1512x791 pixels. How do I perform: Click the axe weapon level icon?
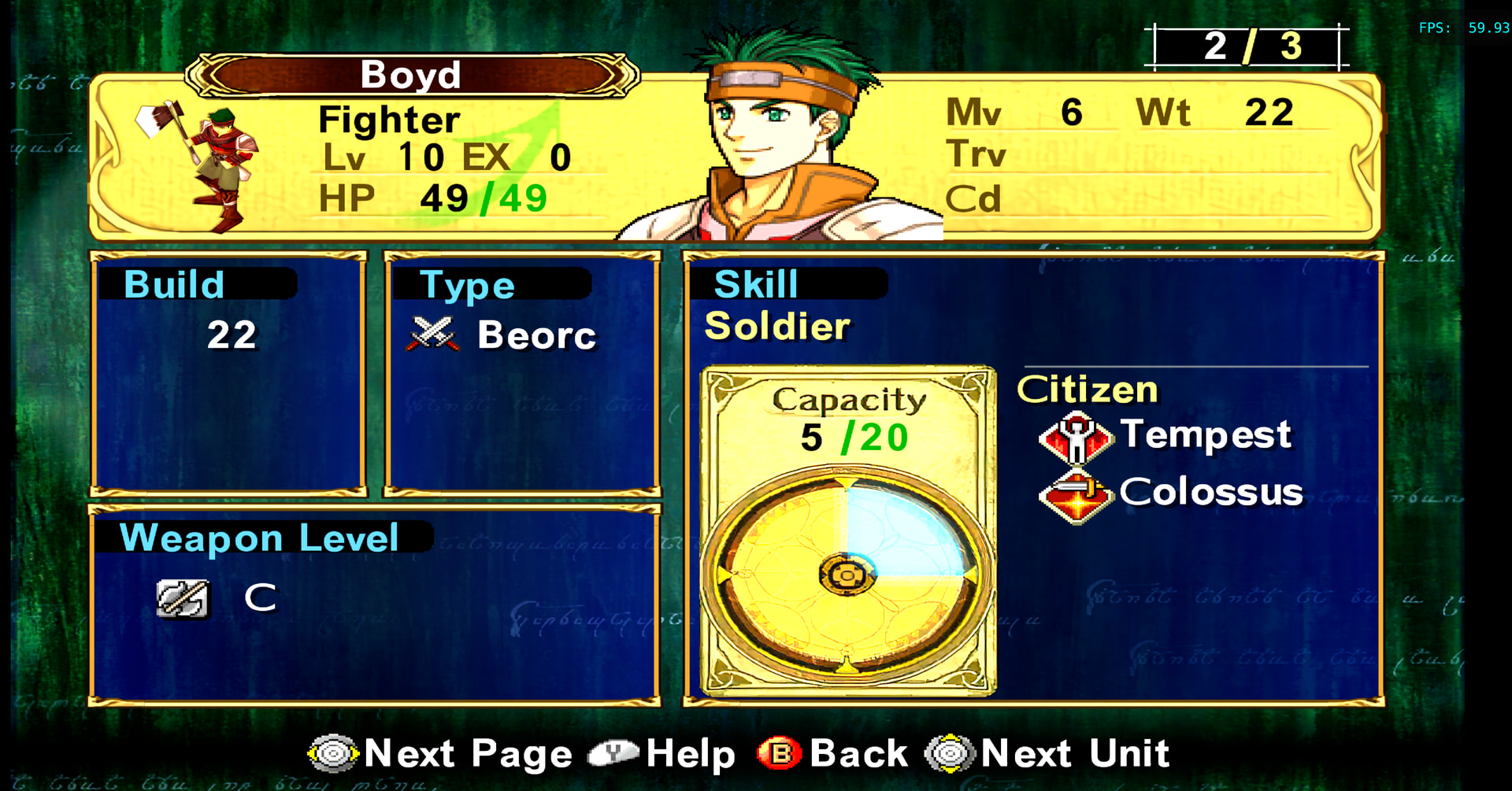coord(183,599)
